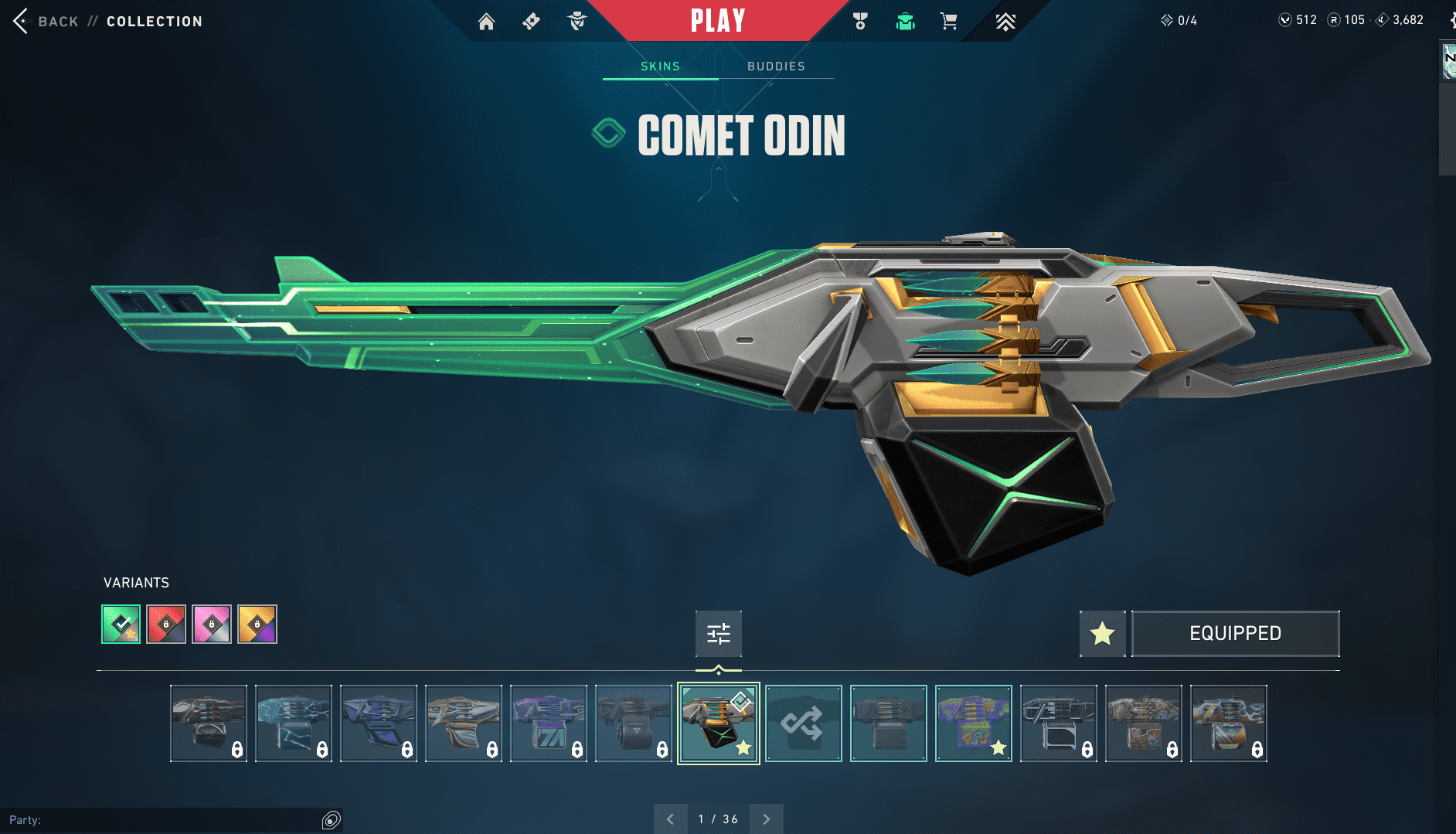Choose the green Comet variant swatch
The image size is (1456, 834).
tap(121, 624)
